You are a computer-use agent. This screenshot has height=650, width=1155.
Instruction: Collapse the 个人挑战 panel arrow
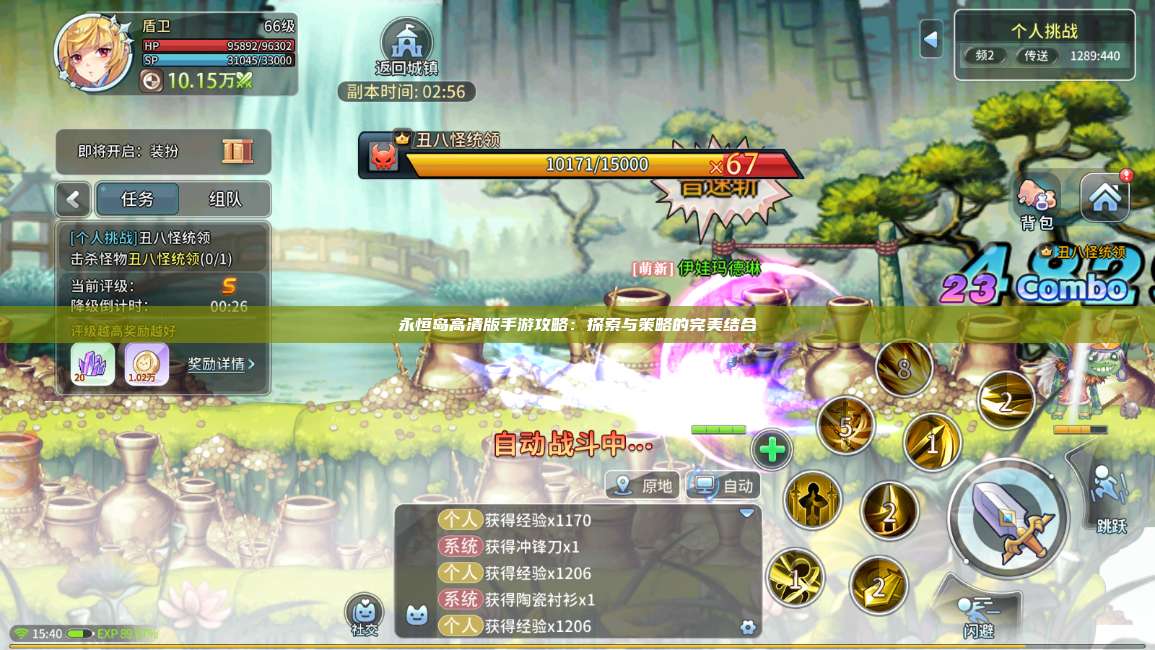931,39
